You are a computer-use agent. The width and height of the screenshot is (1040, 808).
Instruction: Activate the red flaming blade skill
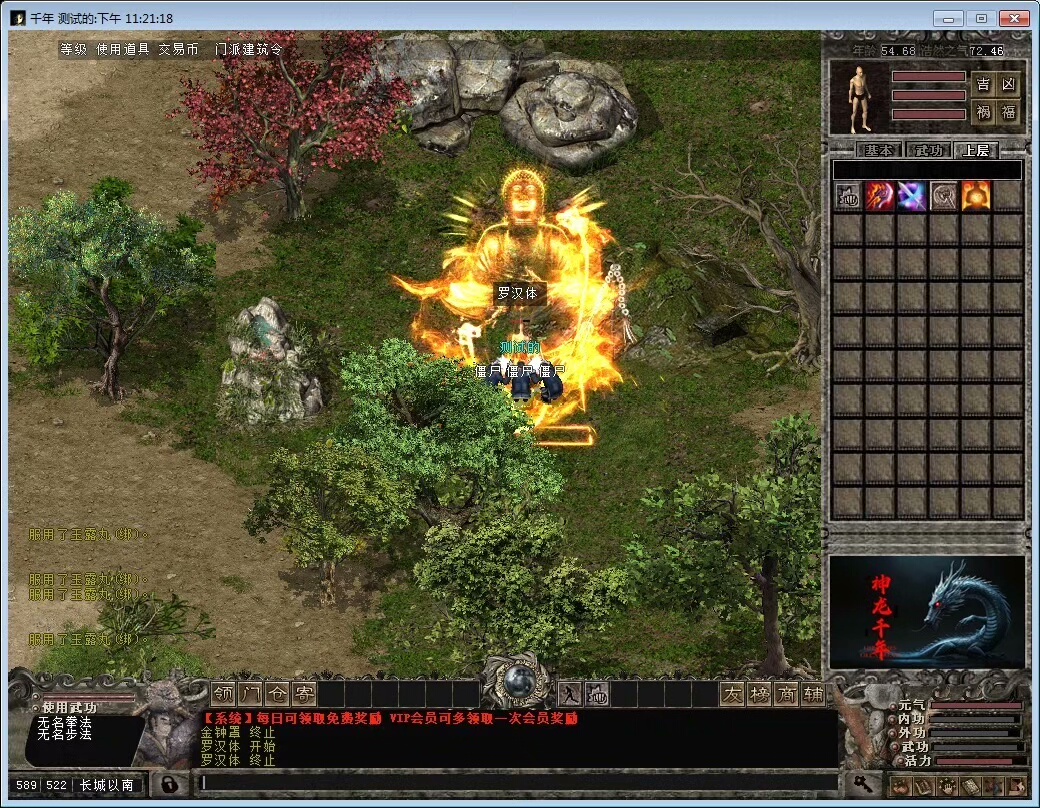click(879, 196)
